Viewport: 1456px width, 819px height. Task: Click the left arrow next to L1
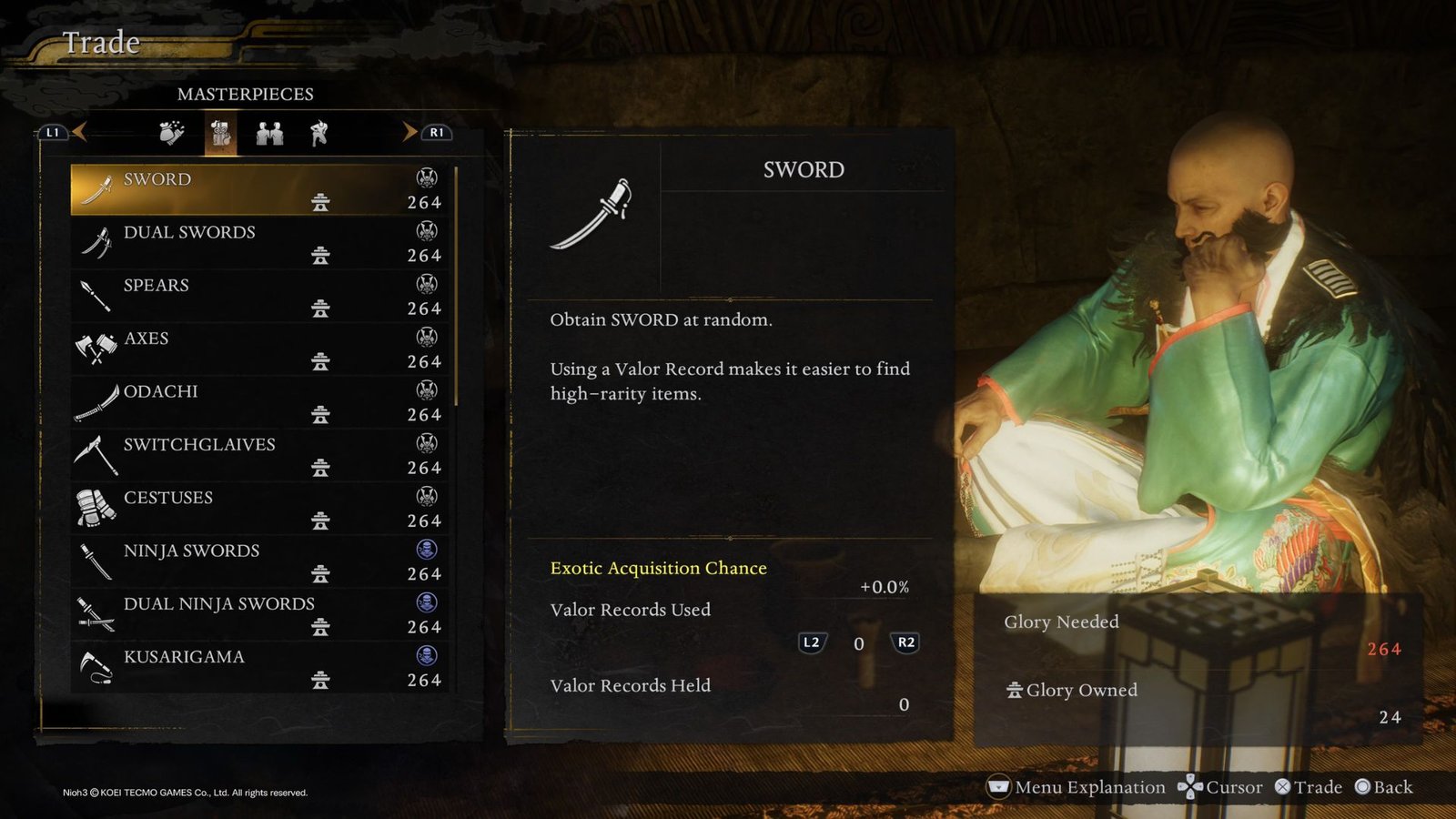click(x=82, y=131)
